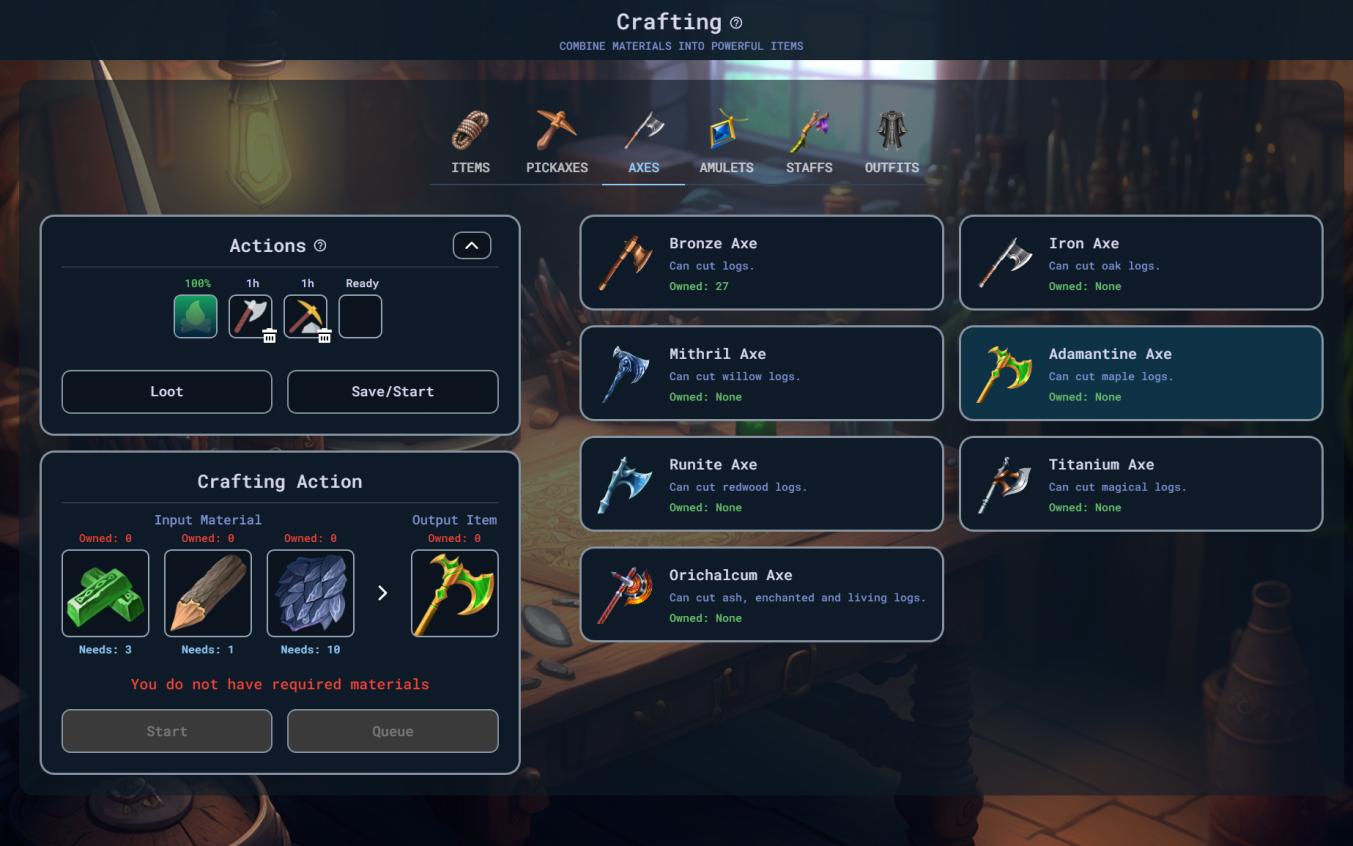
Task: Open the Pickaxes tab
Action: click(x=557, y=144)
